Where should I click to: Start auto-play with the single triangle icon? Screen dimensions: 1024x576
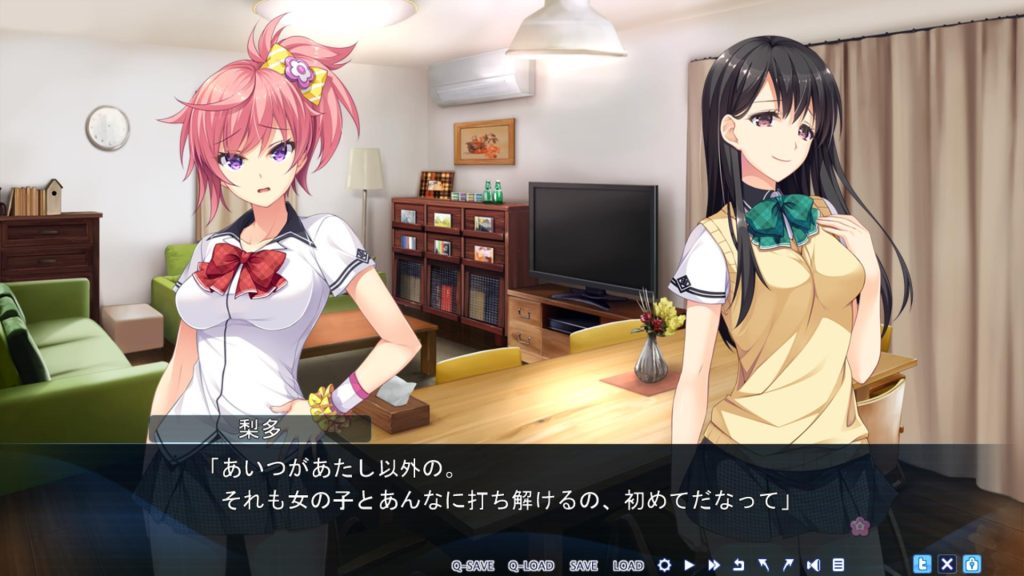pyautogui.click(x=689, y=565)
